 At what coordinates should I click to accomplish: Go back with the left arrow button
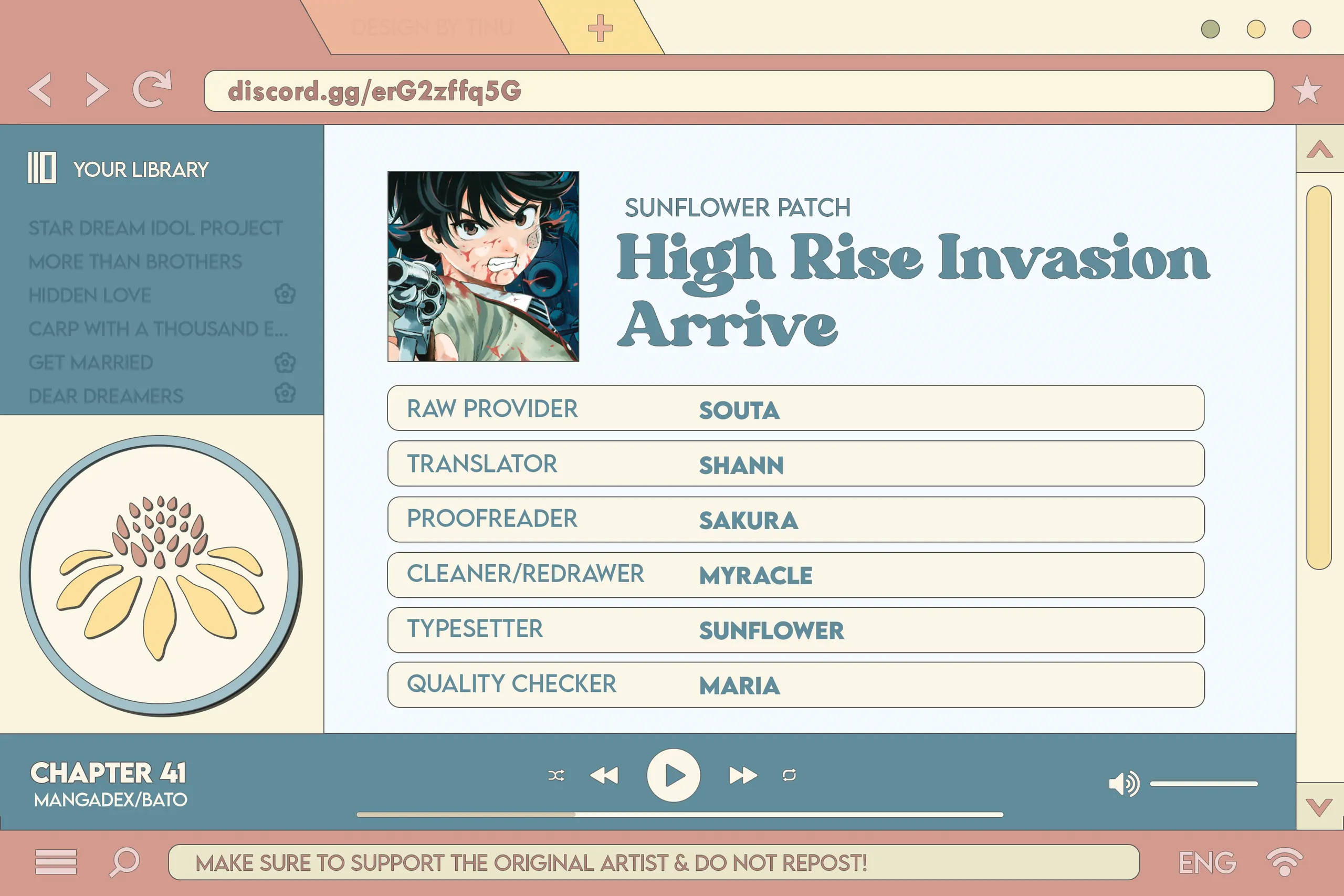(x=40, y=90)
